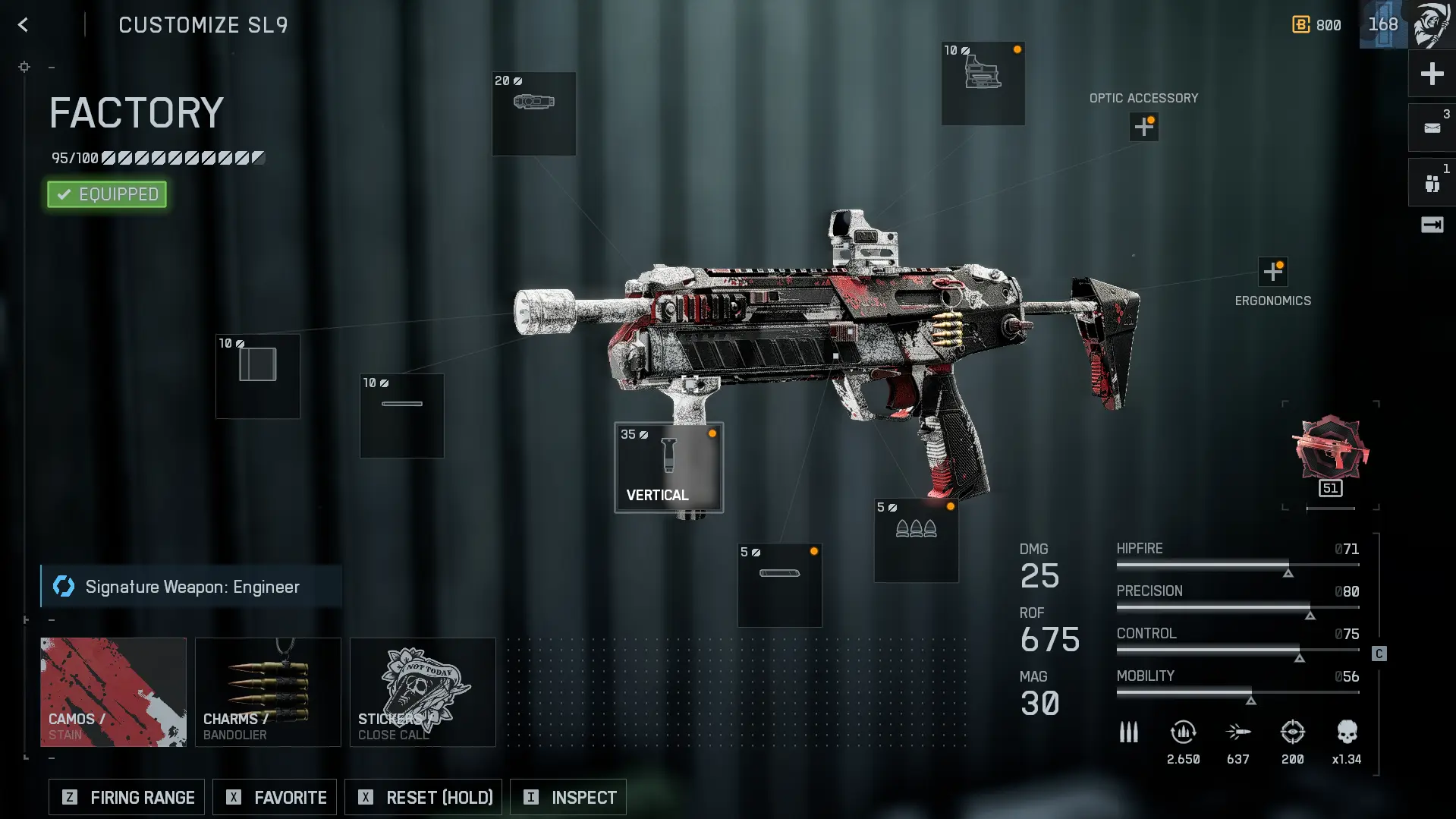1456x819 pixels.
Task: Select the muzzle attachment slot costing 20
Action: (x=533, y=114)
